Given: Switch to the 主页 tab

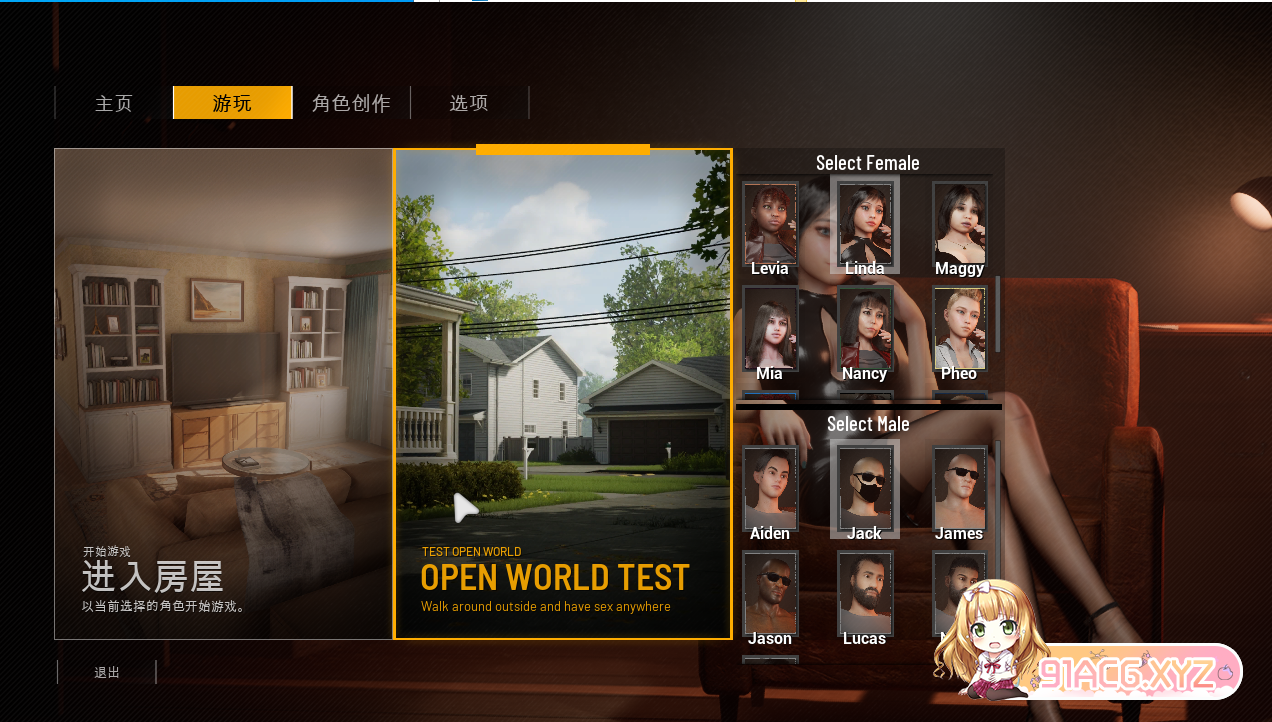Looking at the screenshot, I should [x=114, y=103].
